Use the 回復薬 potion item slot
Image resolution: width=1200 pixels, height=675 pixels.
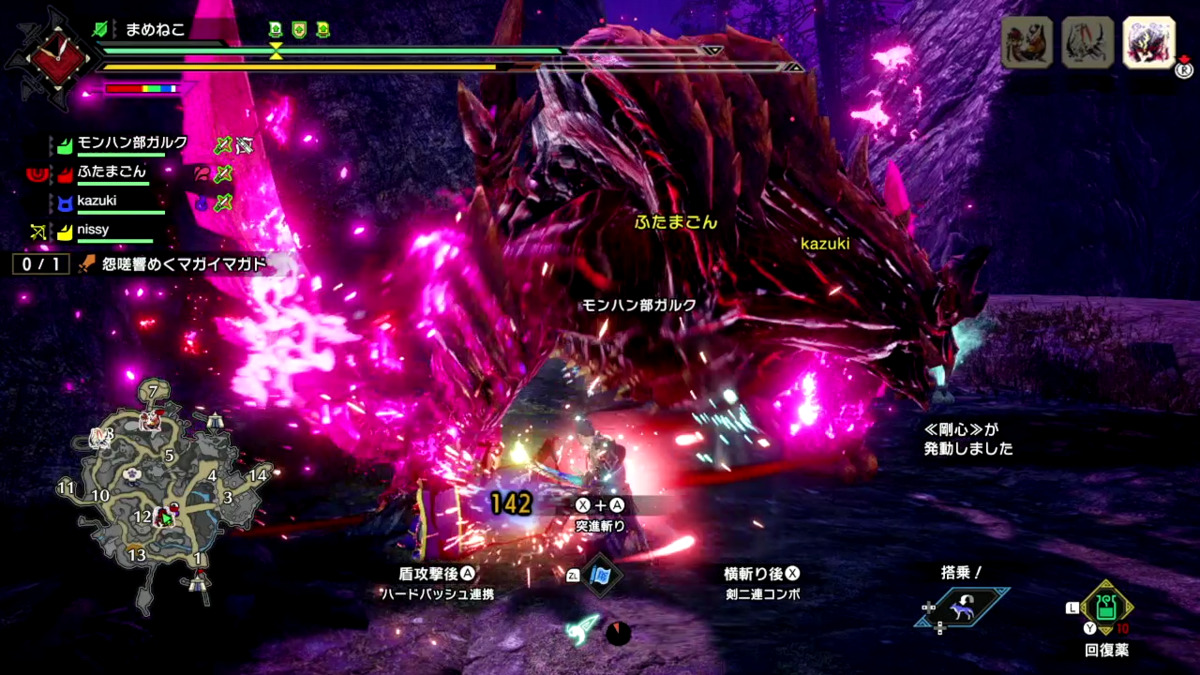[x=1106, y=608]
